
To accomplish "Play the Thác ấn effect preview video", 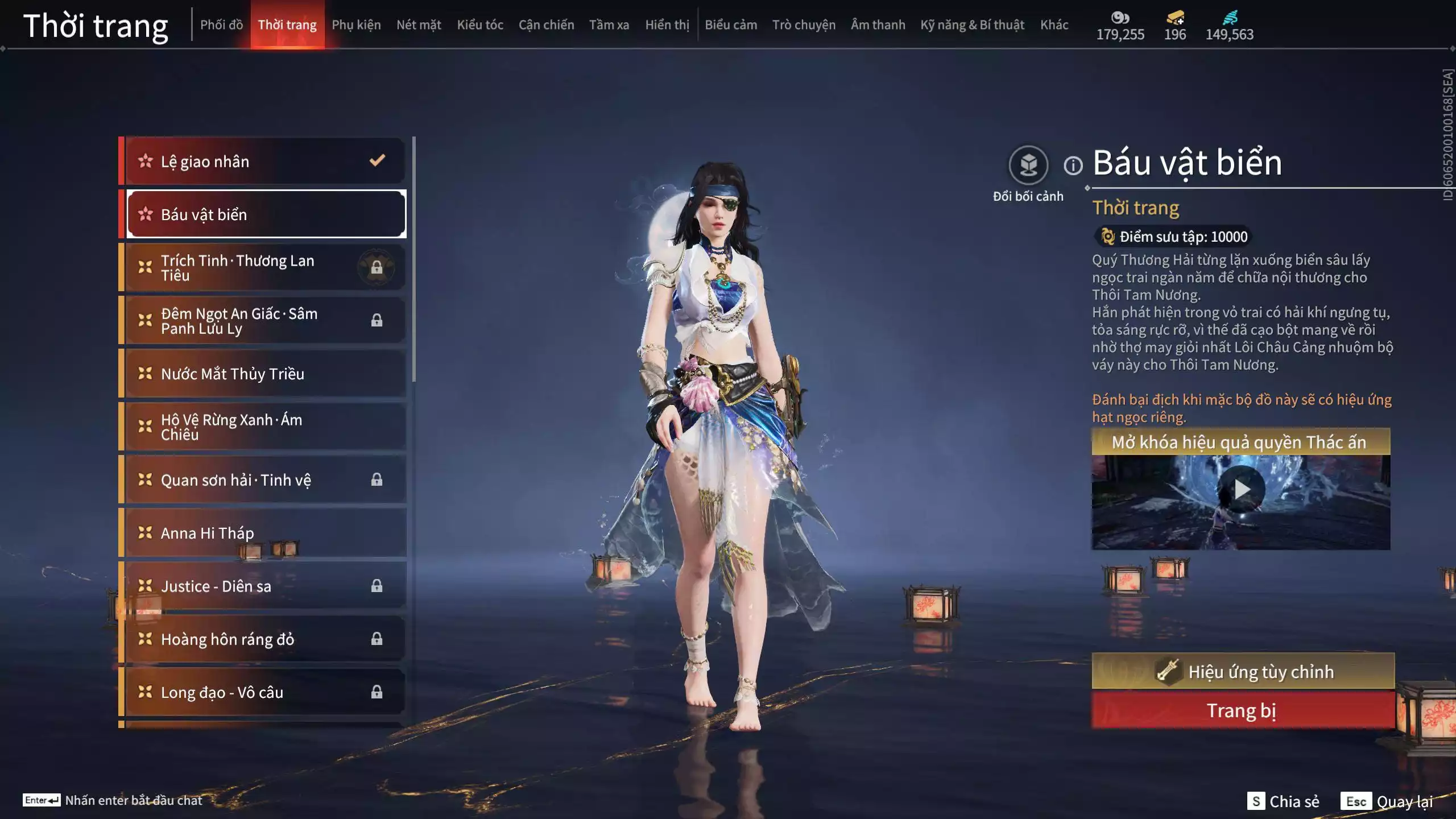I will (1241, 489).
